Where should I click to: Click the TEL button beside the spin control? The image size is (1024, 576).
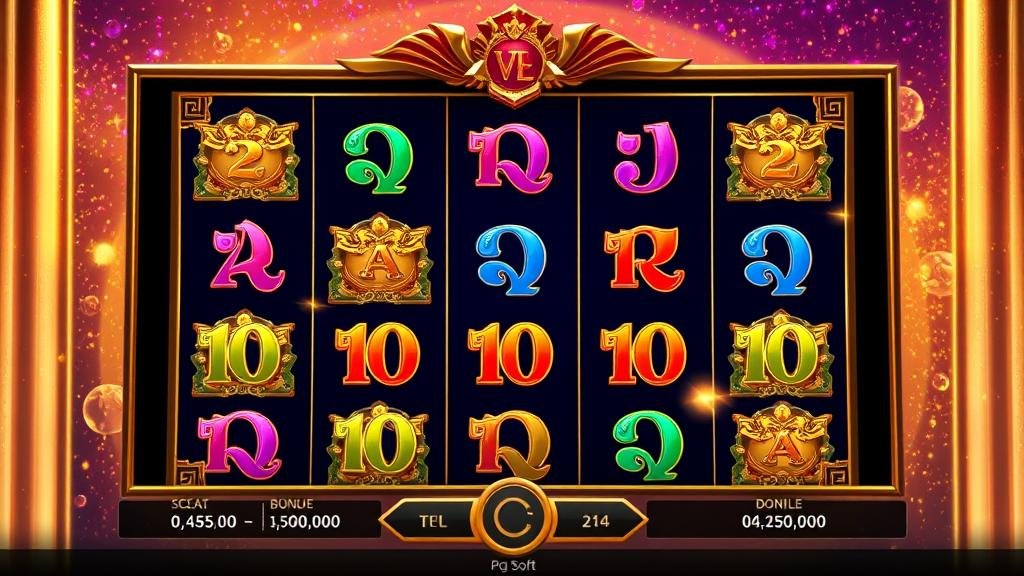click(x=431, y=520)
